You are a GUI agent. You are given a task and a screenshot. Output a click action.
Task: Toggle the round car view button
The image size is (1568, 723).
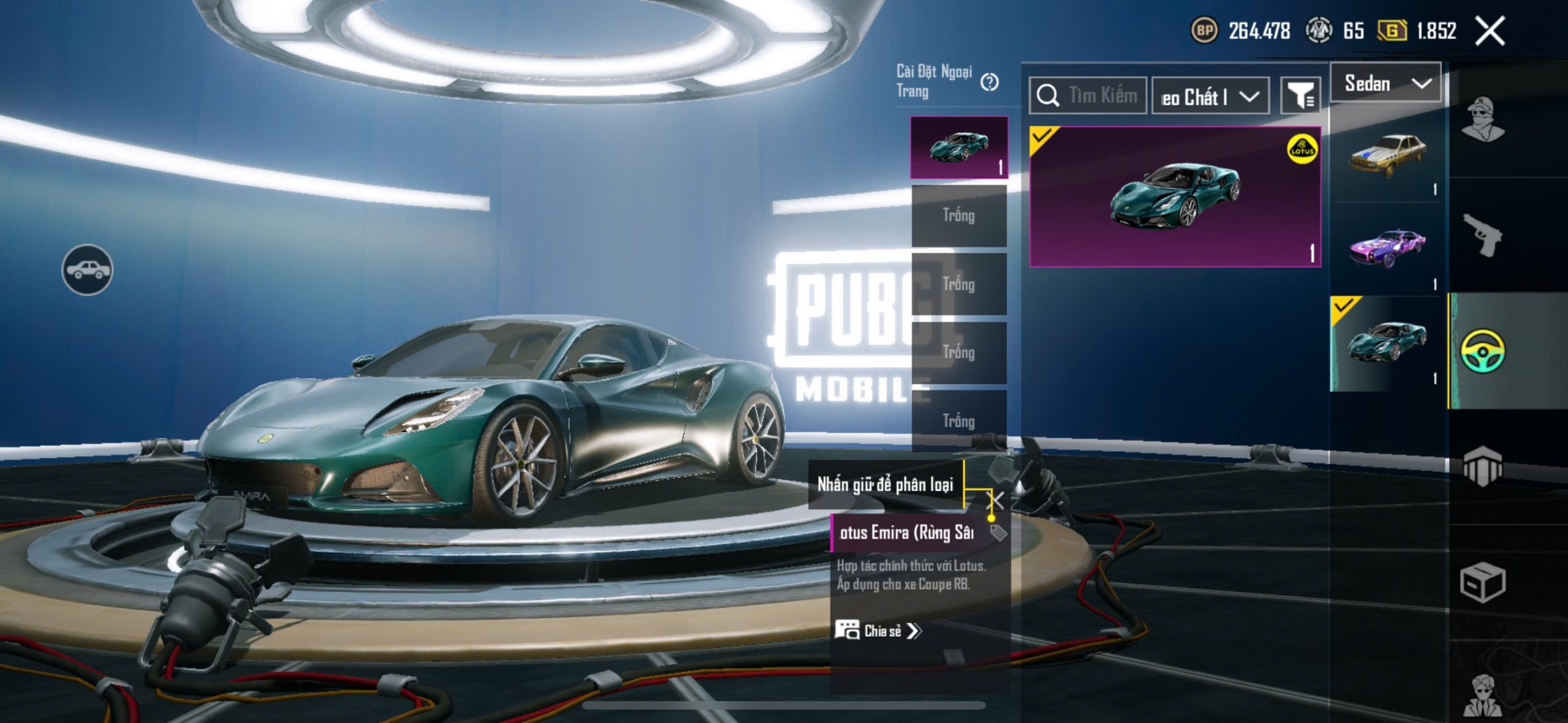pyautogui.click(x=87, y=270)
